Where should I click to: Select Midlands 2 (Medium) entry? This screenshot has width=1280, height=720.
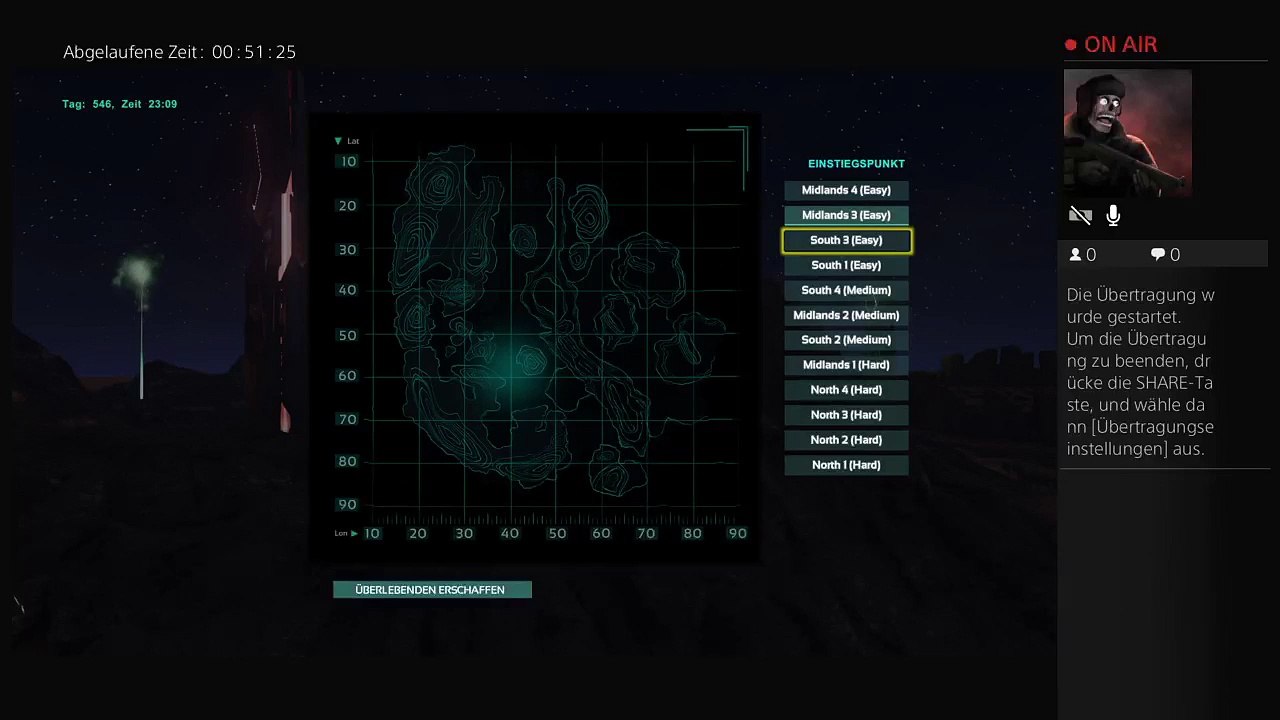[x=846, y=315]
